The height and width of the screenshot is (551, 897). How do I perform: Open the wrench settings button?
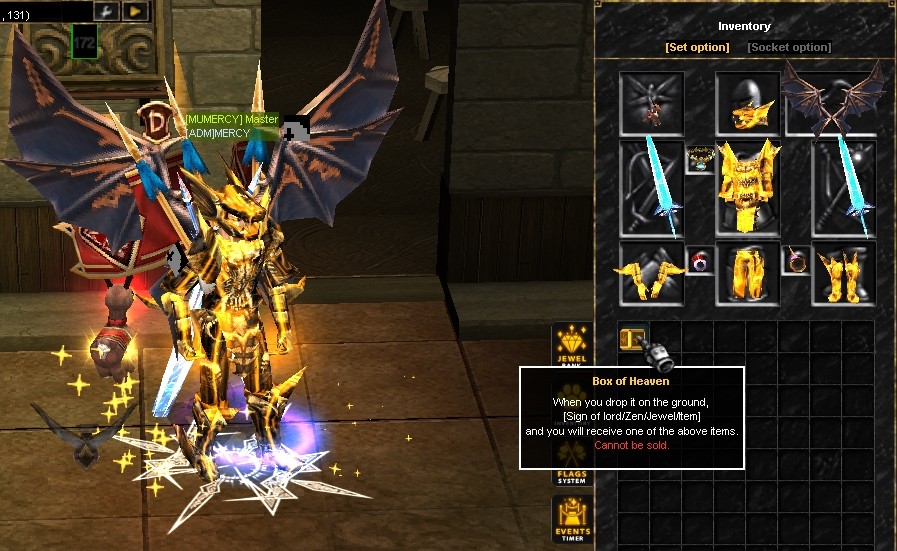click(x=107, y=11)
